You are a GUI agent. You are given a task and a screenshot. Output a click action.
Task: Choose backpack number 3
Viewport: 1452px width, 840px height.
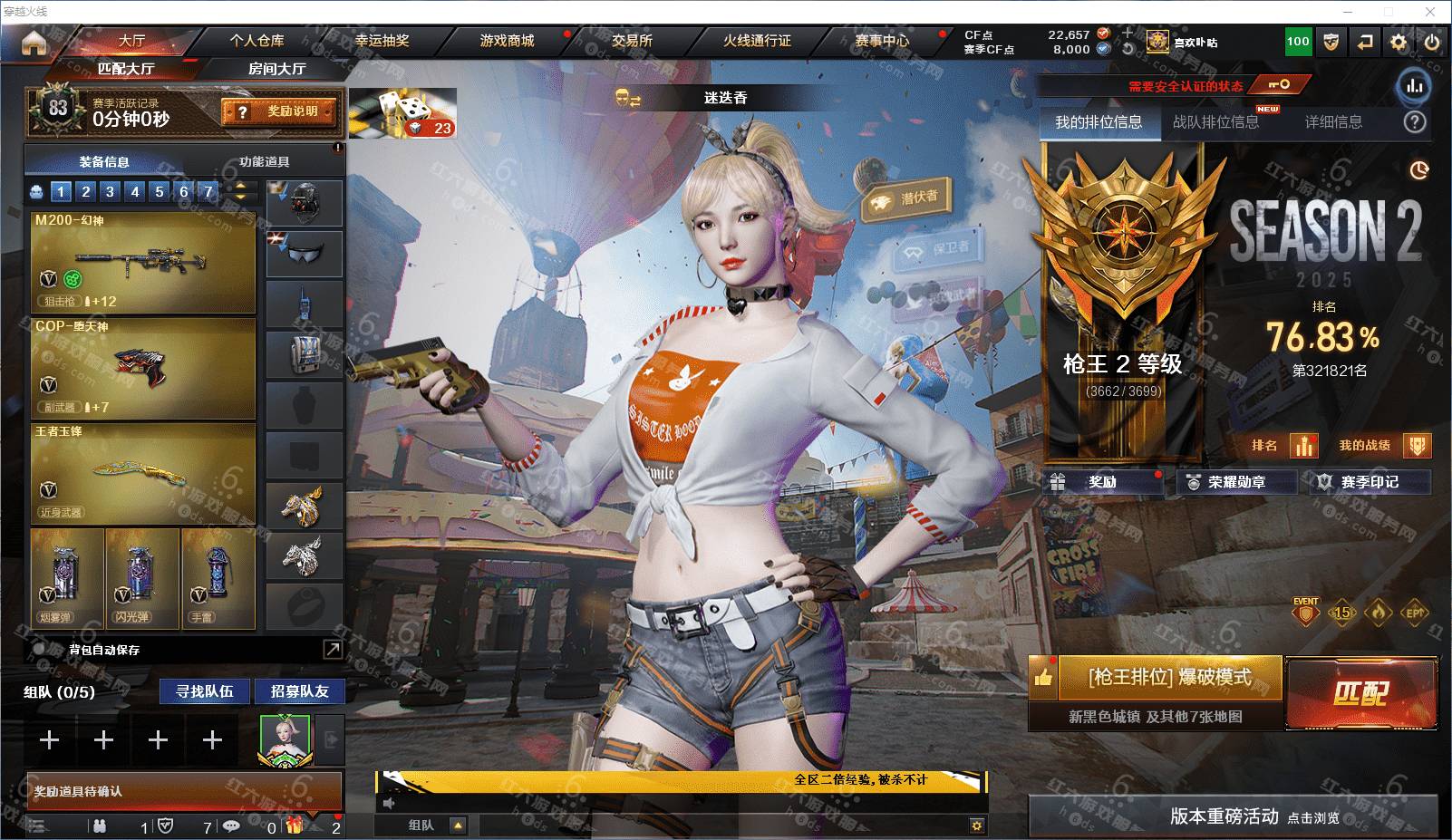[x=110, y=191]
